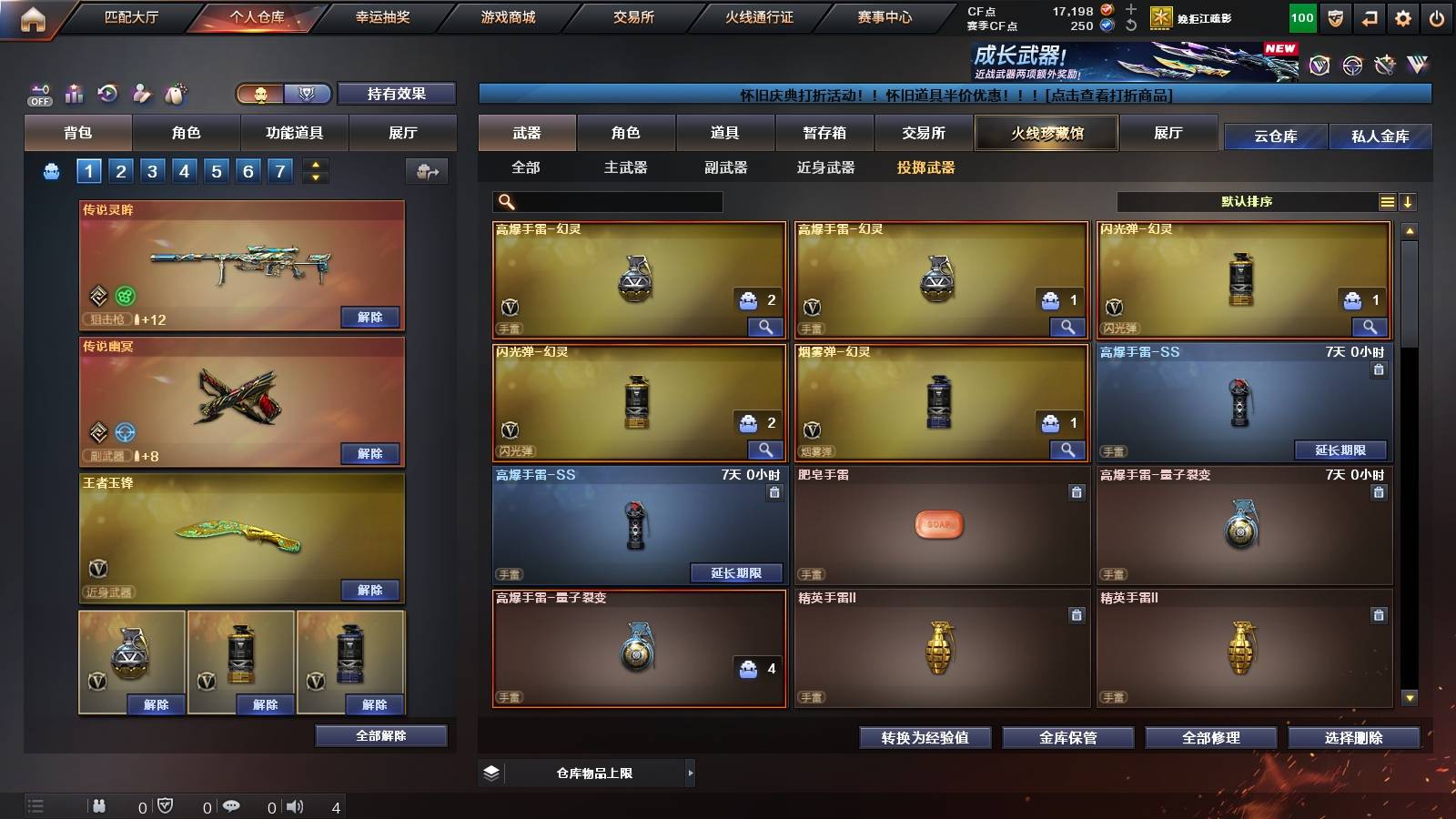Click the trash delete icon on 肥皂手雷
The height and width of the screenshot is (819, 1456).
(x=1077, y=491)
